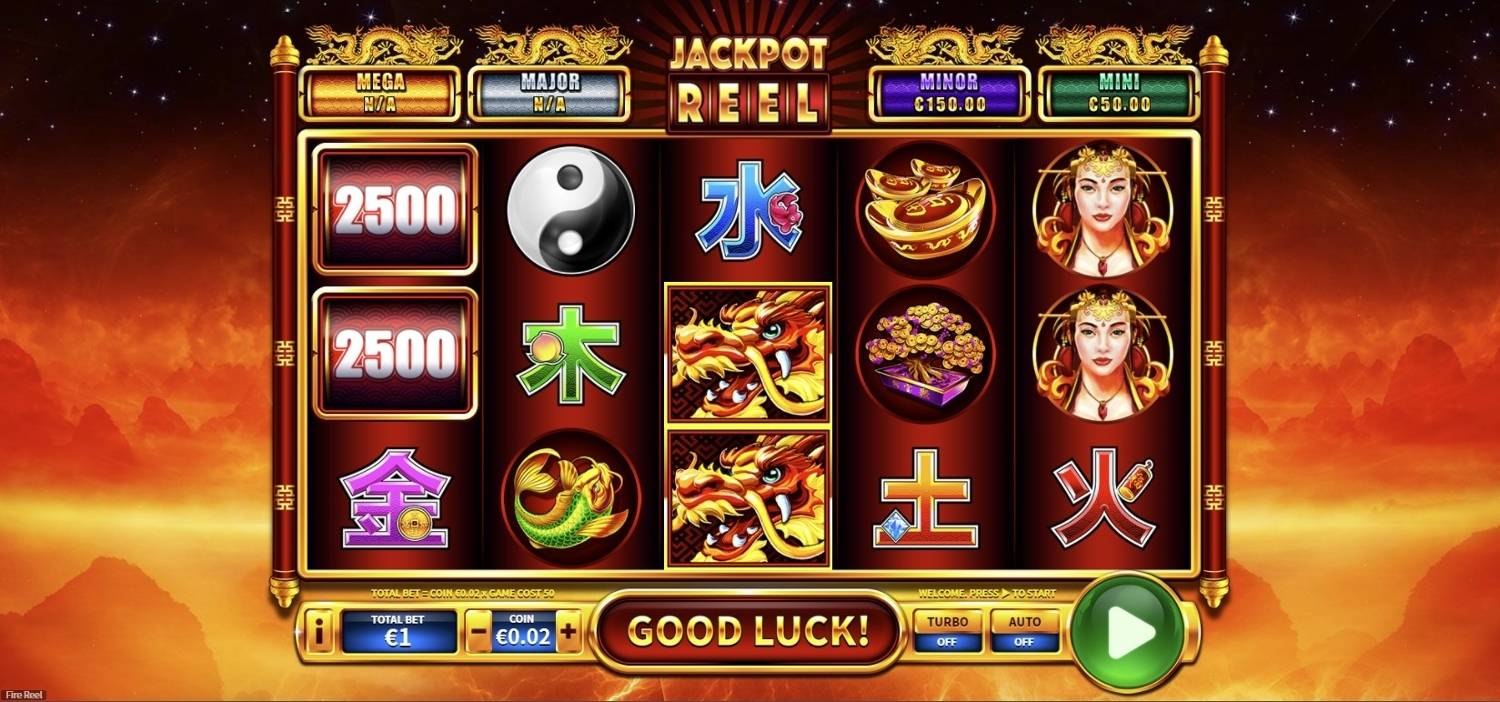Image resolution: width=1500 pixels, height=702 pixels.
Task: Decrease coin value with the minus button
Action: [x=480, y=632]
